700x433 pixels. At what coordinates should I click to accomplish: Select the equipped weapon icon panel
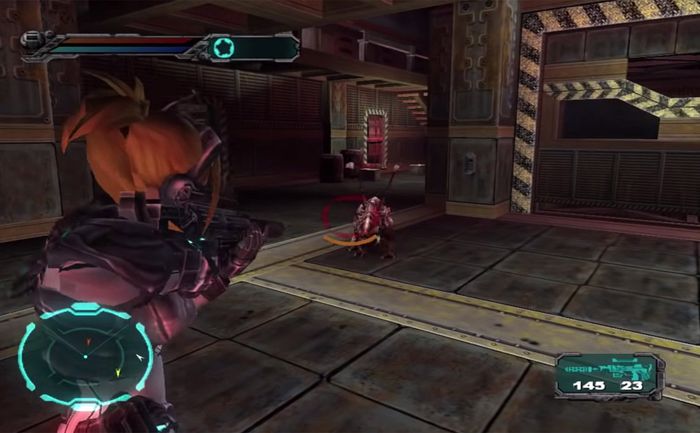tap(604, 368)
